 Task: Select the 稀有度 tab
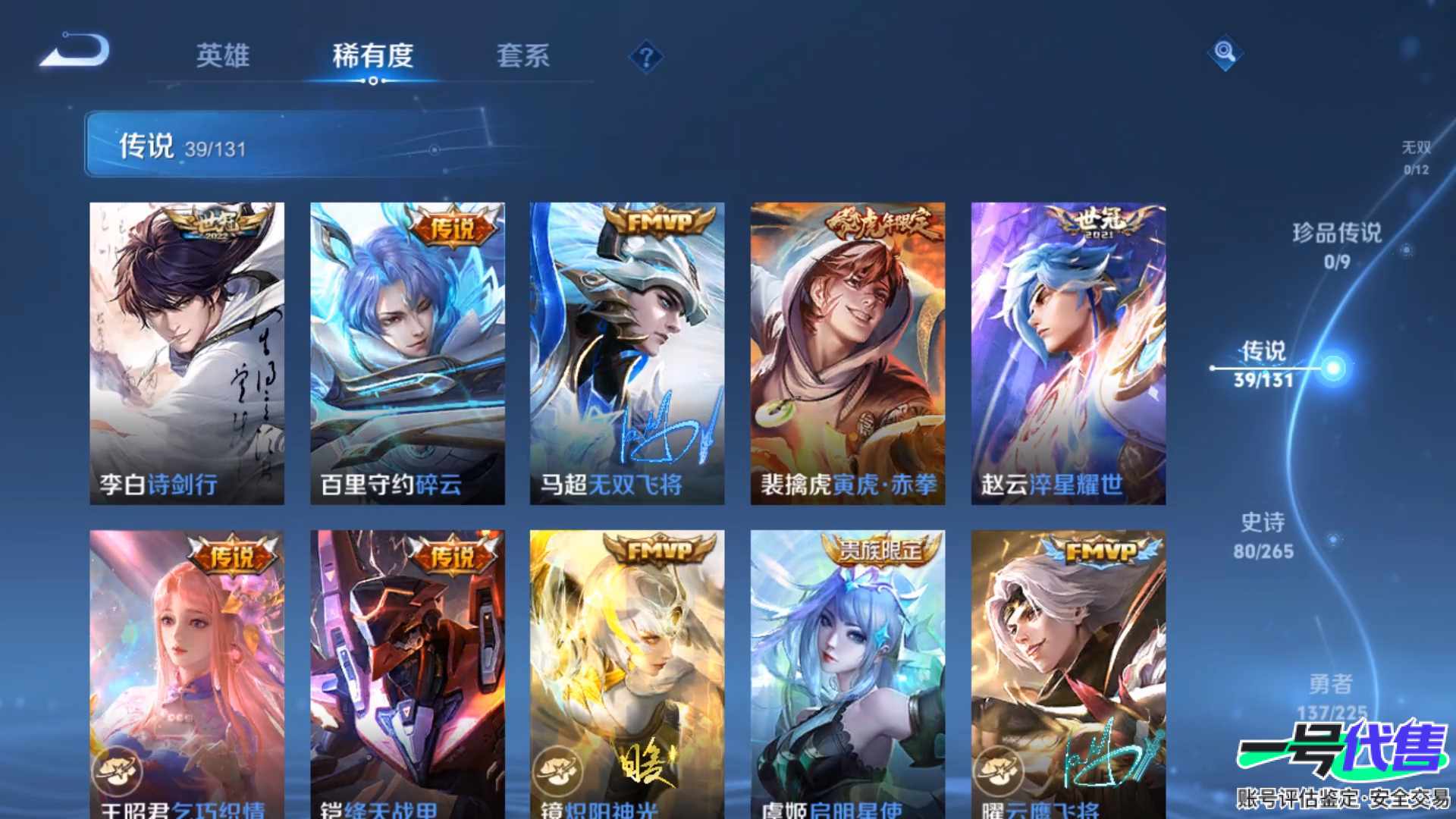coord(372,55)
